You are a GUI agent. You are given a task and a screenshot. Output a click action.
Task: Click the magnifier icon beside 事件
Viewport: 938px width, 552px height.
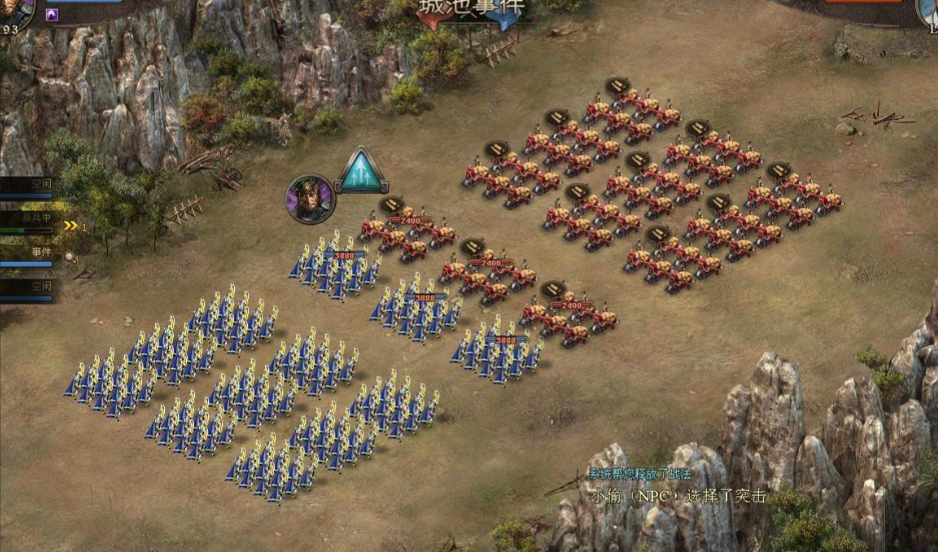(70, 257)
